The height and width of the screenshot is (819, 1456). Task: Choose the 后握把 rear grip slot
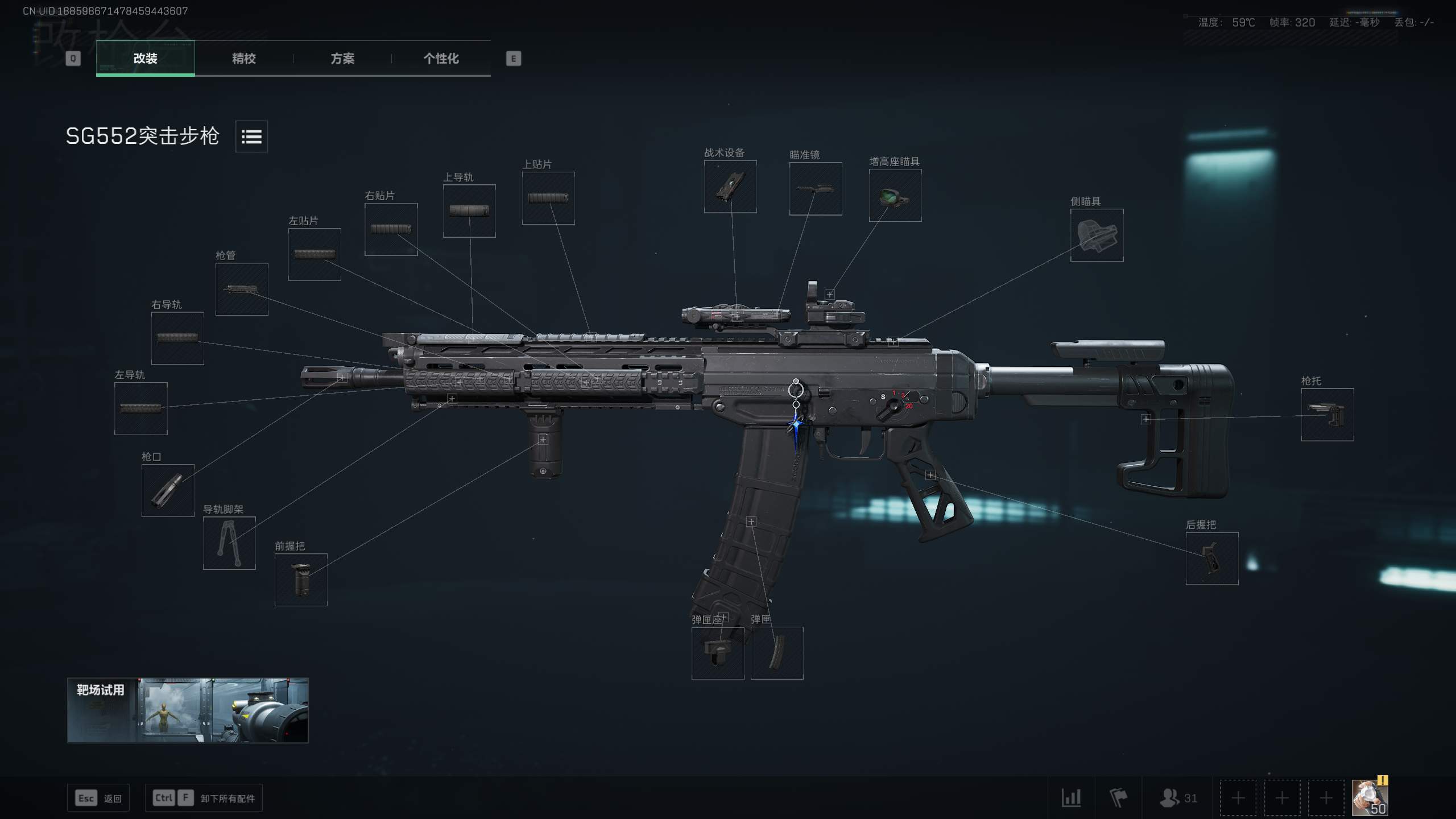[1212, 559]
